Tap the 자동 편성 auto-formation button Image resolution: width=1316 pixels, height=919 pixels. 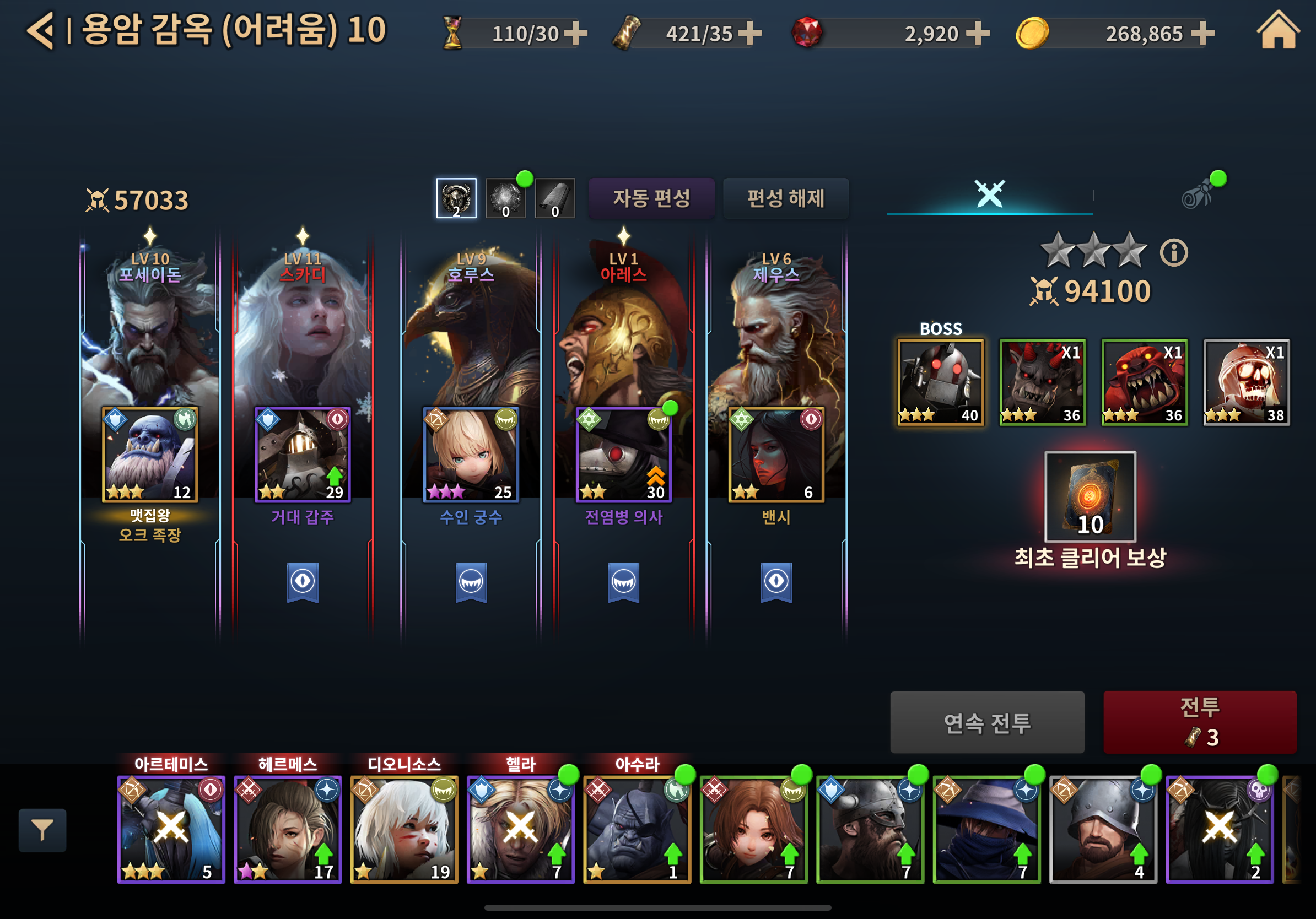tap(651, 198)
